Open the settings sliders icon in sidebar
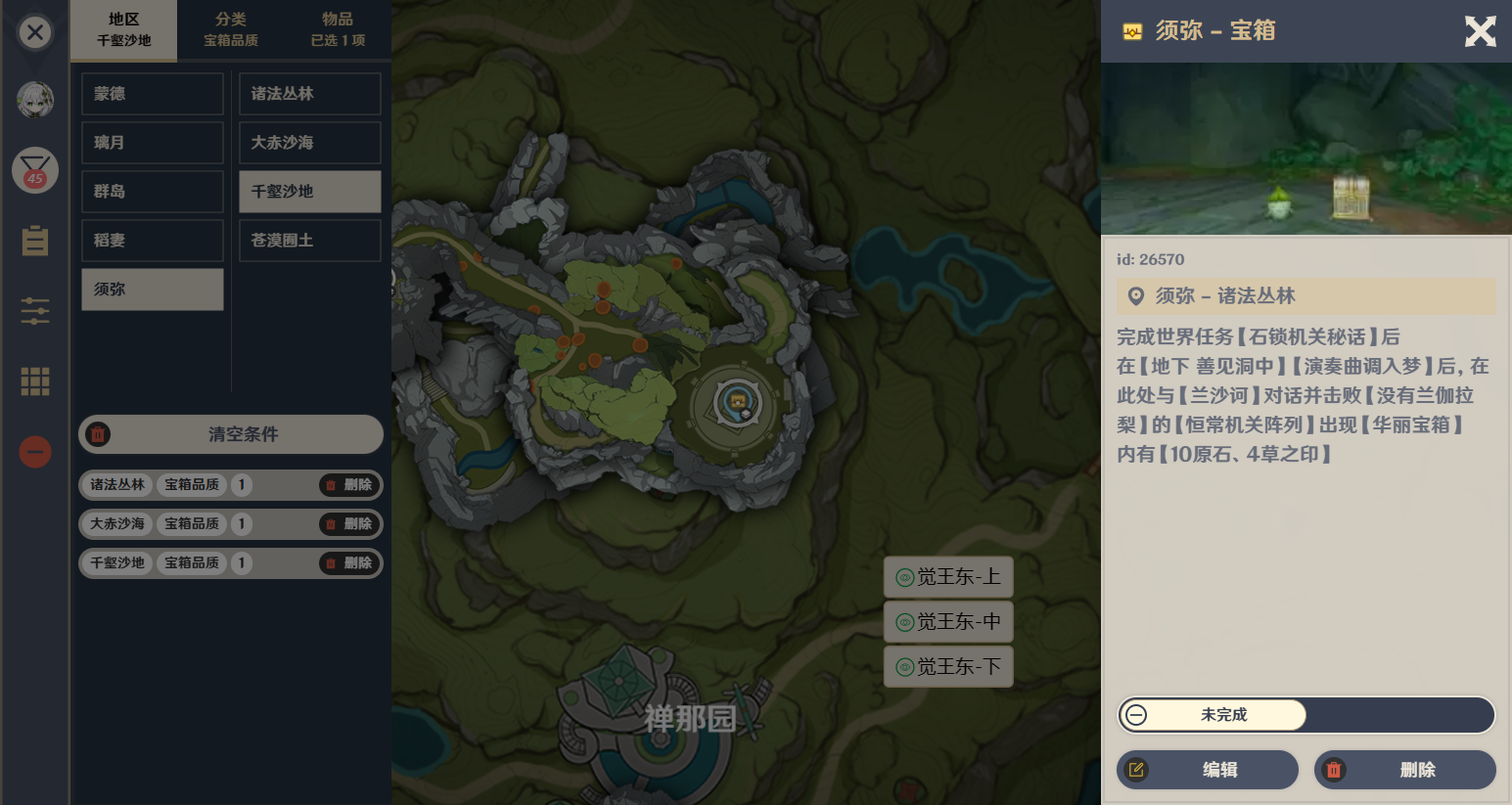Viewport: 1512px width, 805px height. tap(34, 311)
